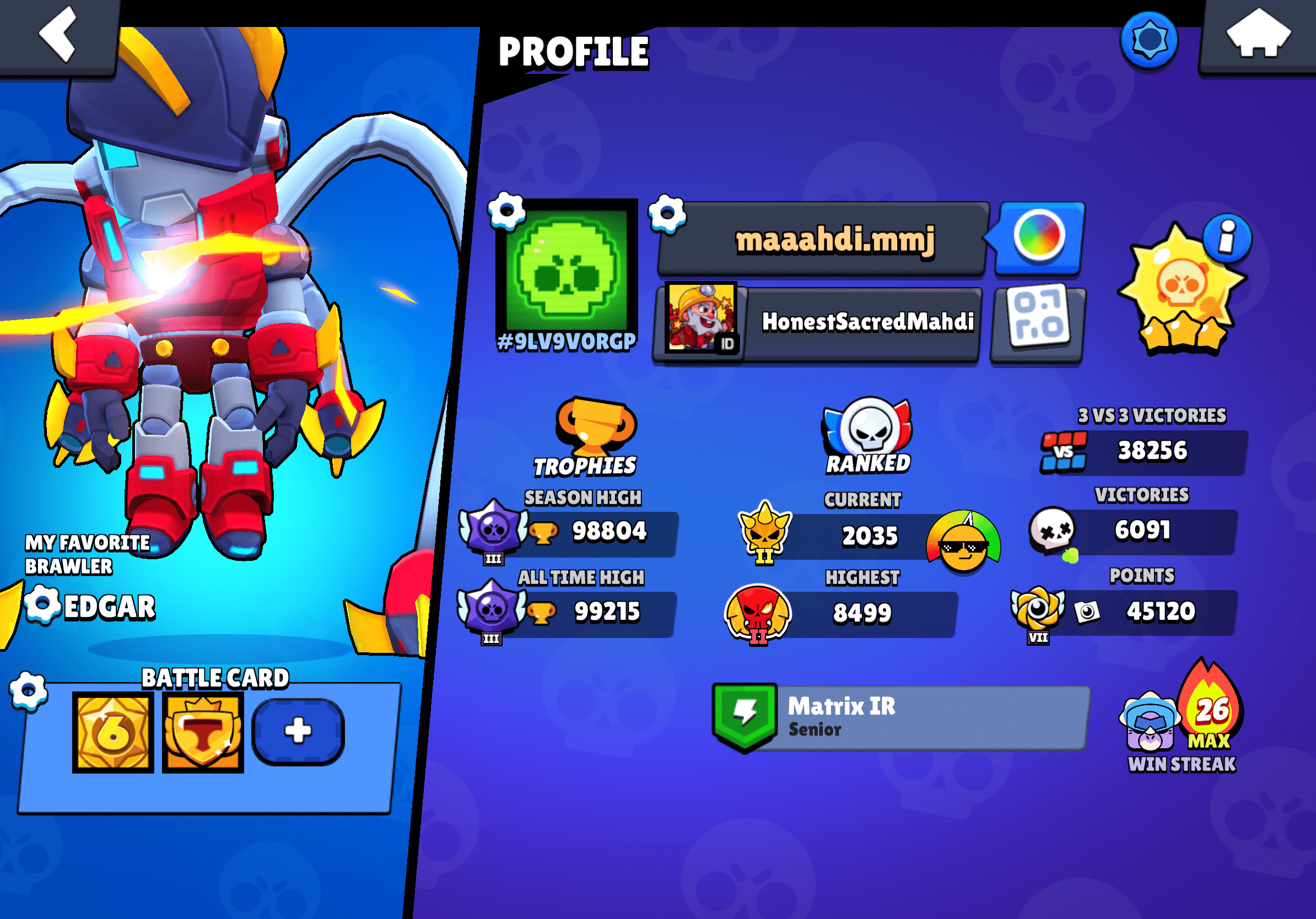Open the info bubble on the star badge
This screenshot has height=919, width=1316.
pos(1227,238)
